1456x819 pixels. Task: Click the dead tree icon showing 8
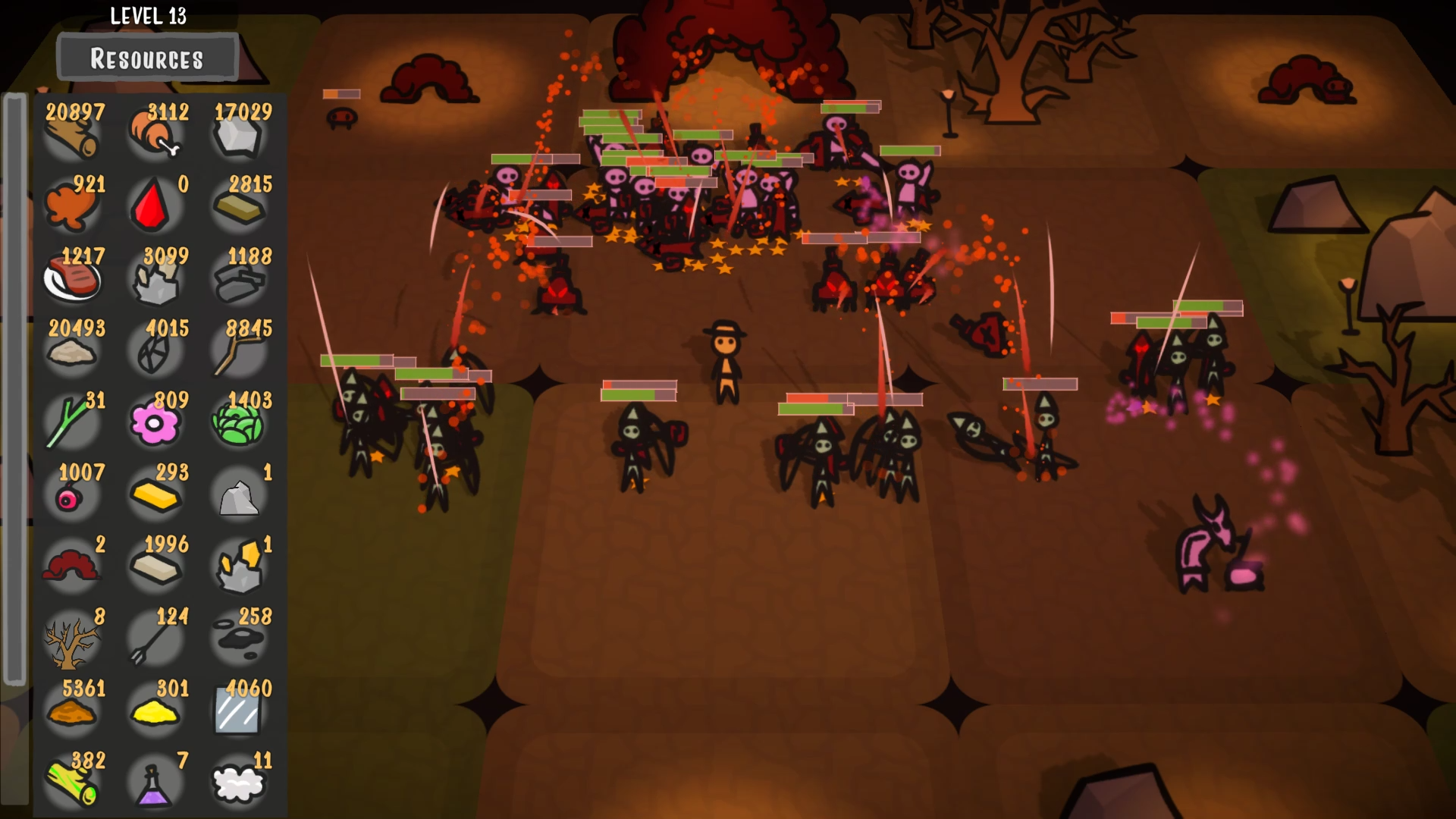72,641
